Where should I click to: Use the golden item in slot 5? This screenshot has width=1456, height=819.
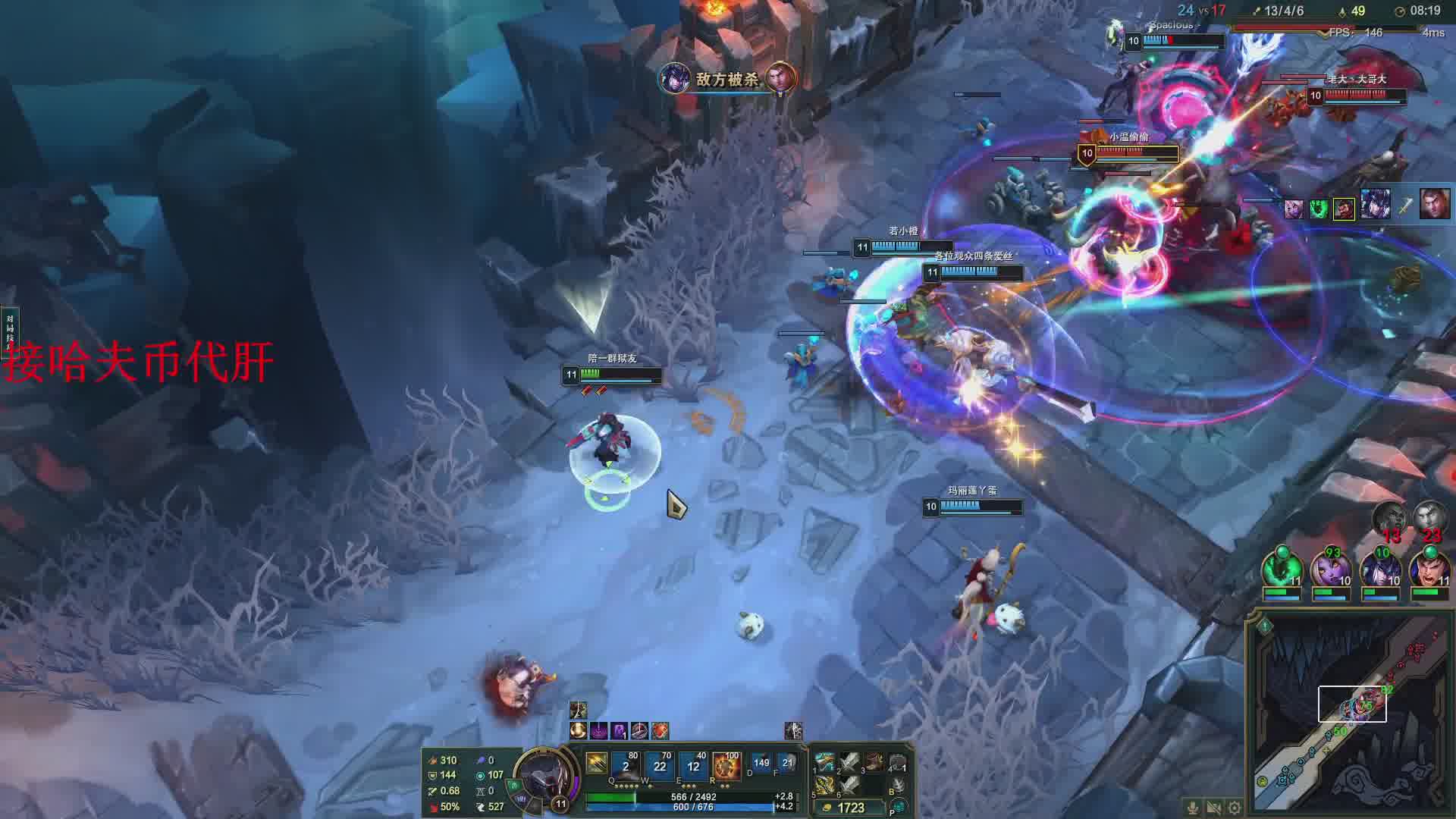coord(825,786)
